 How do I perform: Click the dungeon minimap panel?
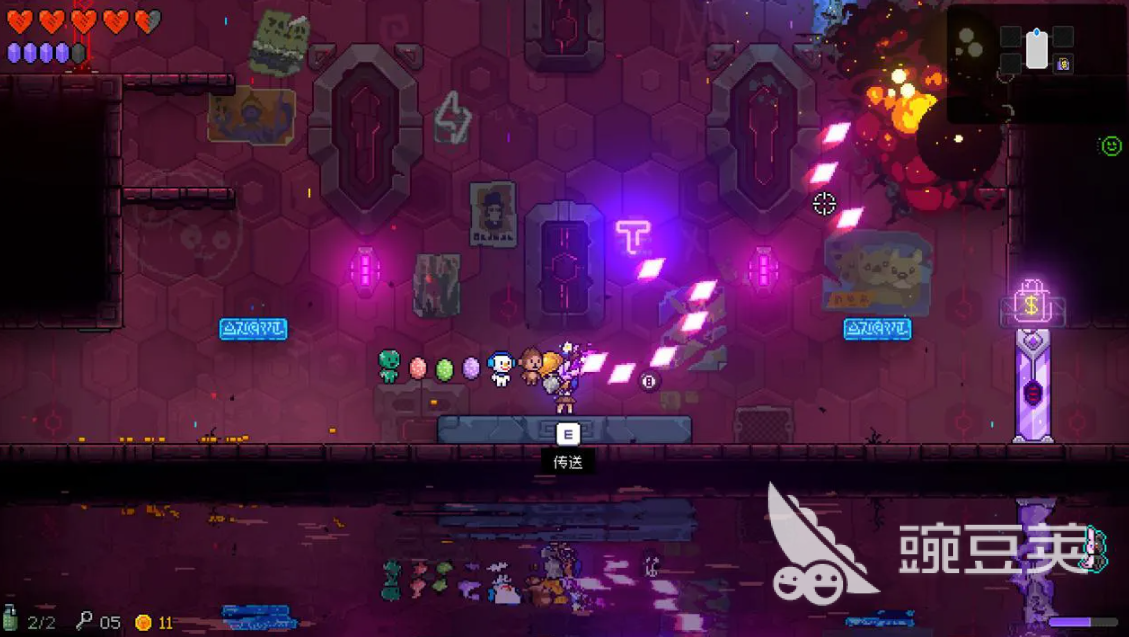(1034, 63)
